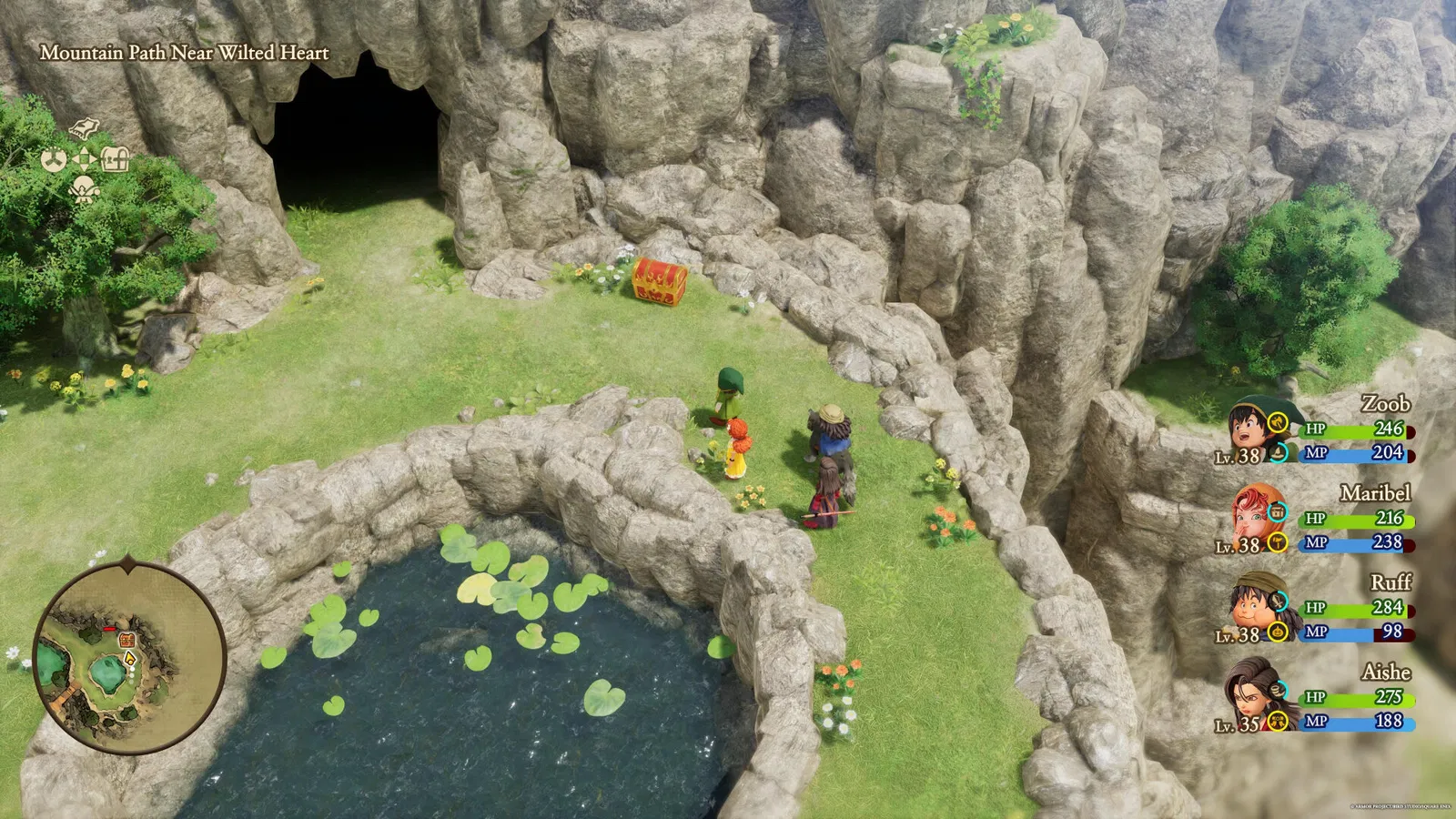Click Aishe's yellow badge icon
This screenshot has width=1456, height=819.
click(x=1277, y=720)
